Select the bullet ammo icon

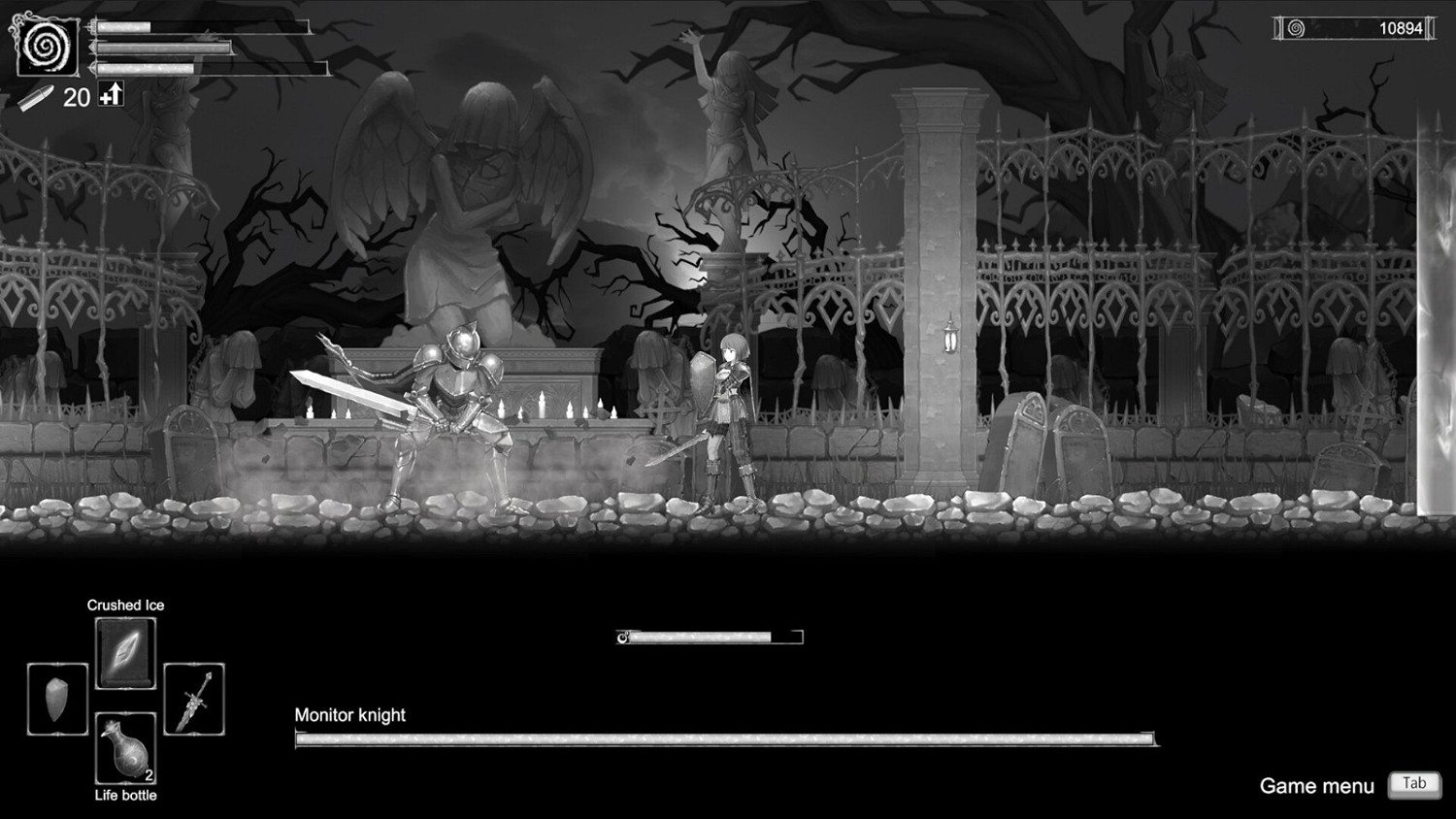(34, 95)
